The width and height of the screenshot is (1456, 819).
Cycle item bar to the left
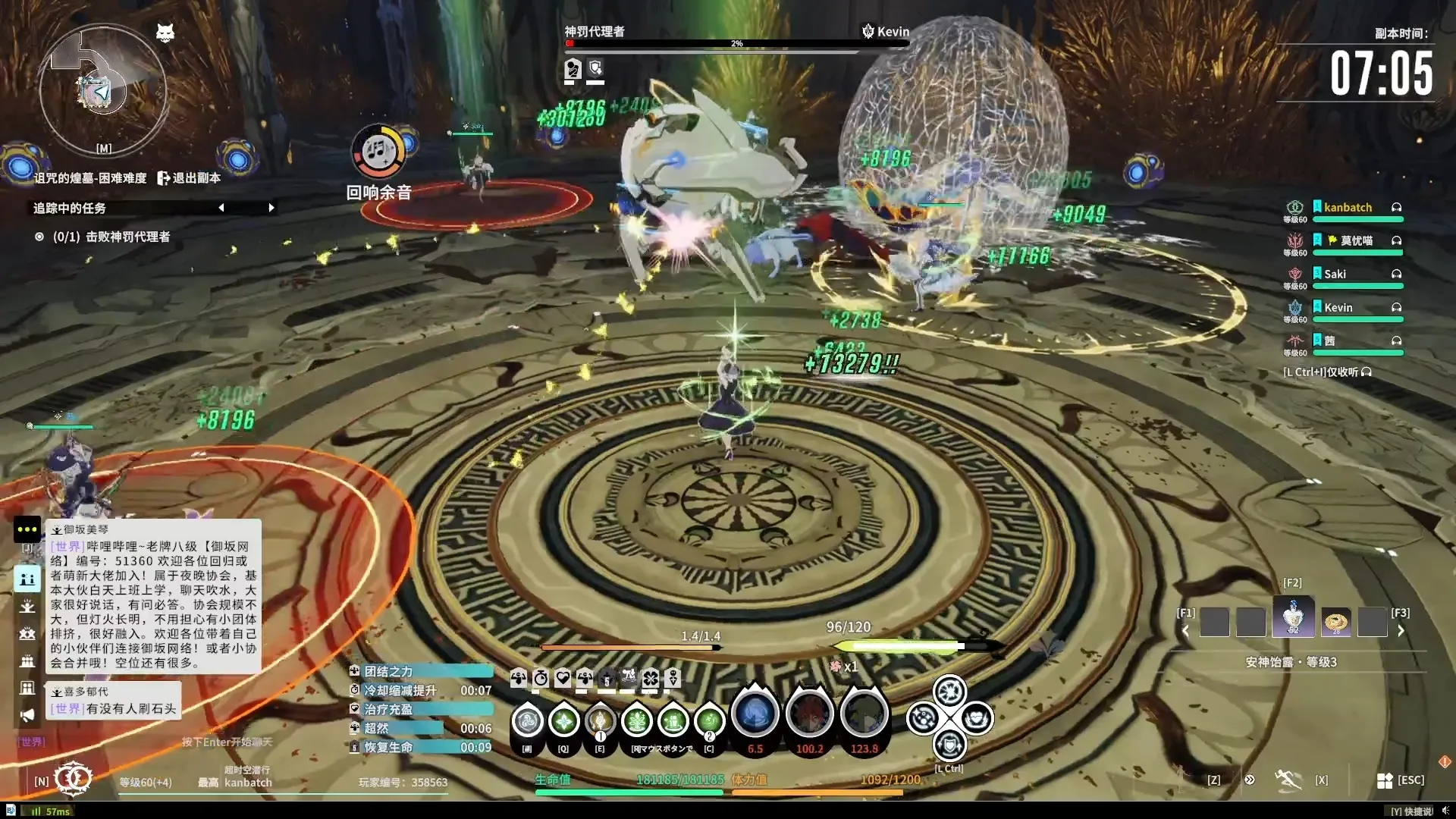click(1186, 630)
